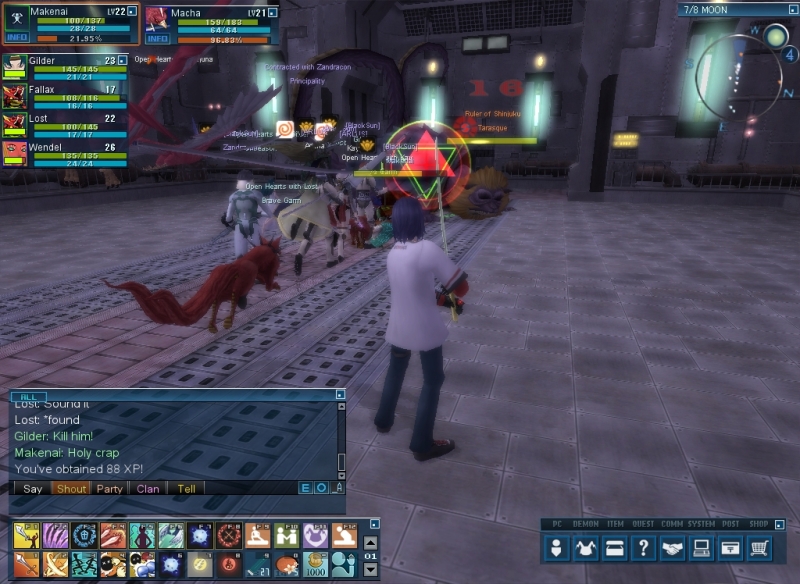Viewport: 800px width, 584px height.
Task: Select the Party chat tab
Action: [109, 489]
